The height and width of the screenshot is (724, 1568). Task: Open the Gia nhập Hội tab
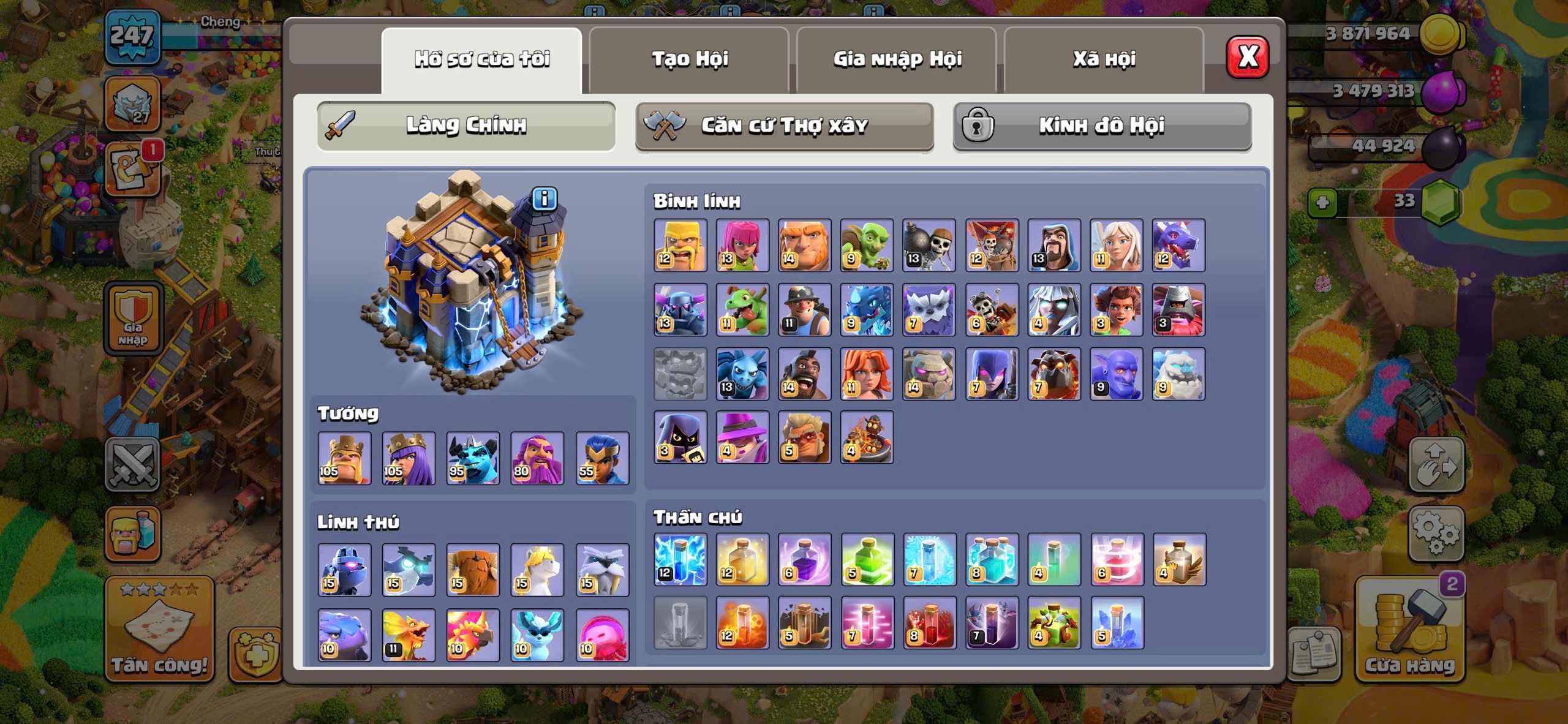click(x=897, y=59)
